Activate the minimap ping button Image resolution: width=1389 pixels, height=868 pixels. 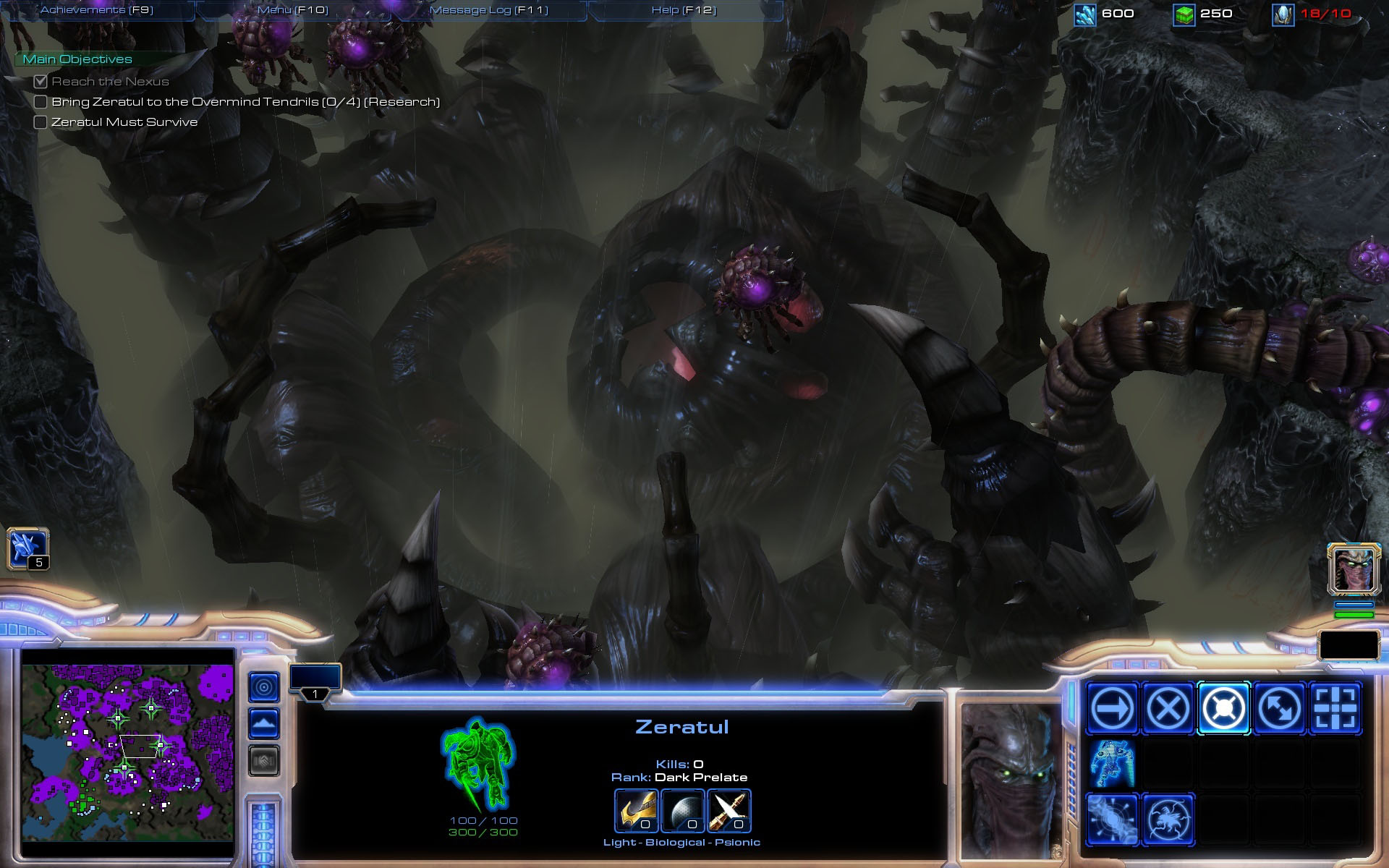pos(264,687)
